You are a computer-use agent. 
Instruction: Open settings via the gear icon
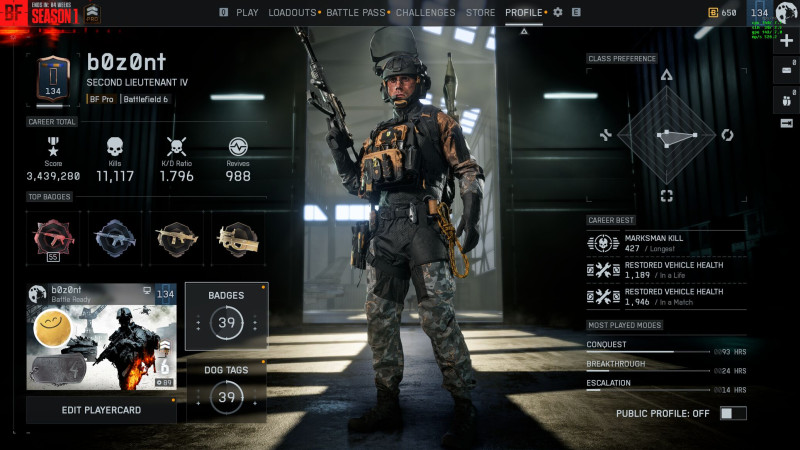click(558, 13)
